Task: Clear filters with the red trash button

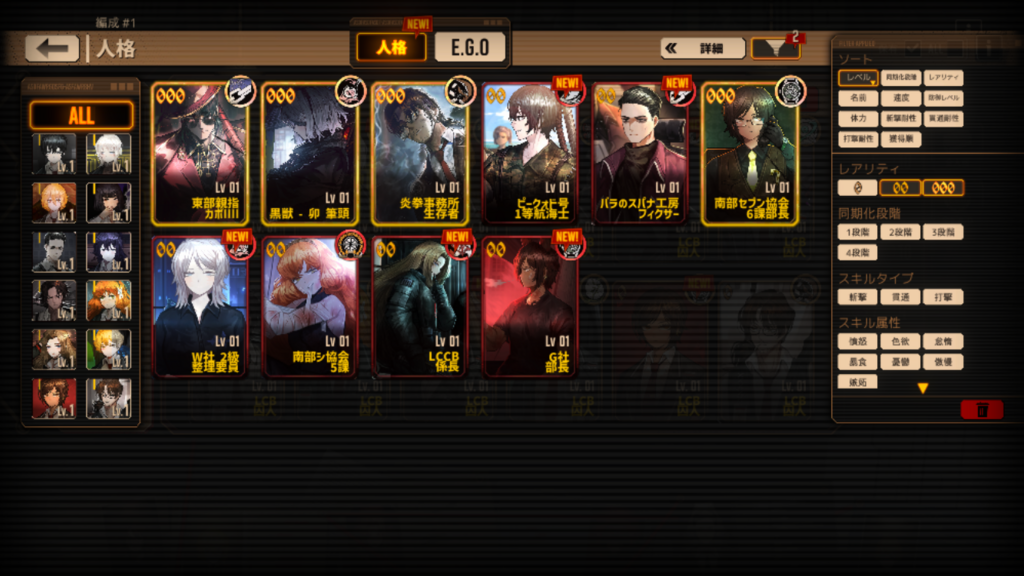Action: [981, 409]
